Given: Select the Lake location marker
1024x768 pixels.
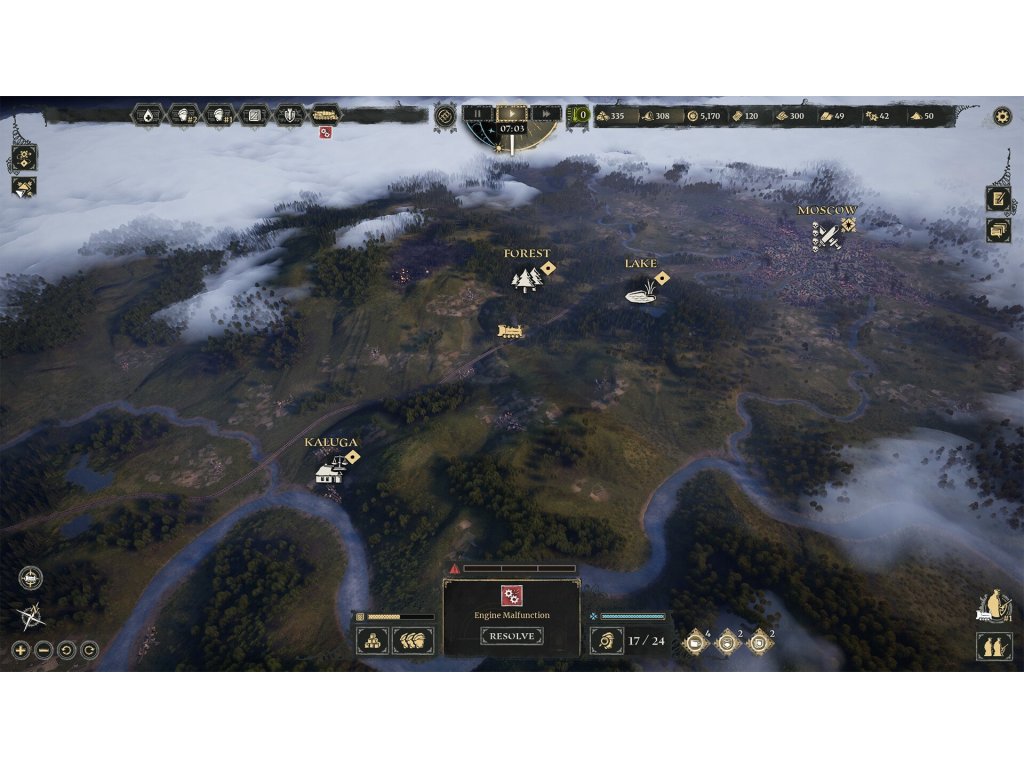Looking at the screenshot, I should coord(640,291).
